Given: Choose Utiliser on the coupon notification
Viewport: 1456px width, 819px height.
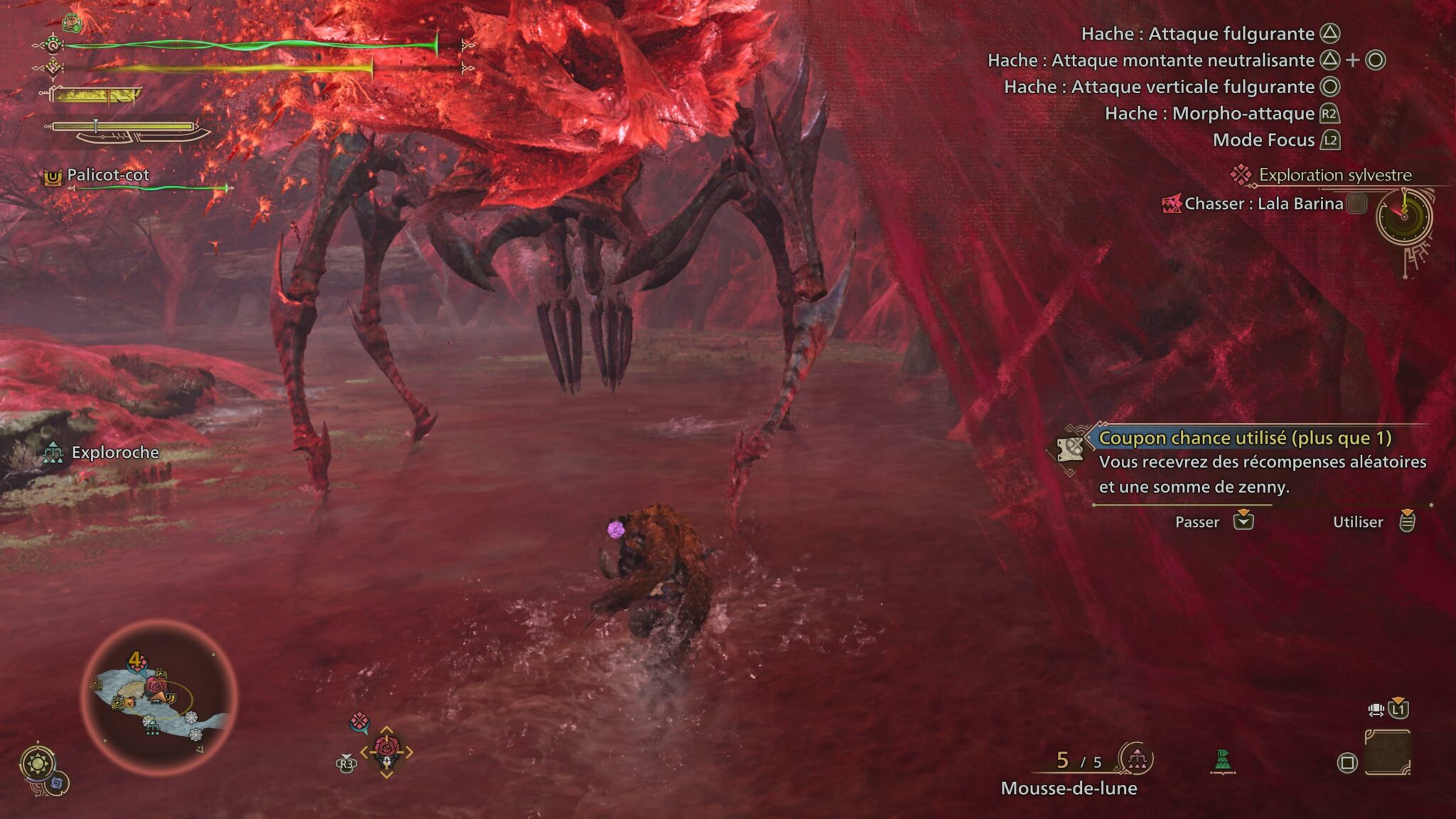Looking at the screenshot, I should point(1372,522).
